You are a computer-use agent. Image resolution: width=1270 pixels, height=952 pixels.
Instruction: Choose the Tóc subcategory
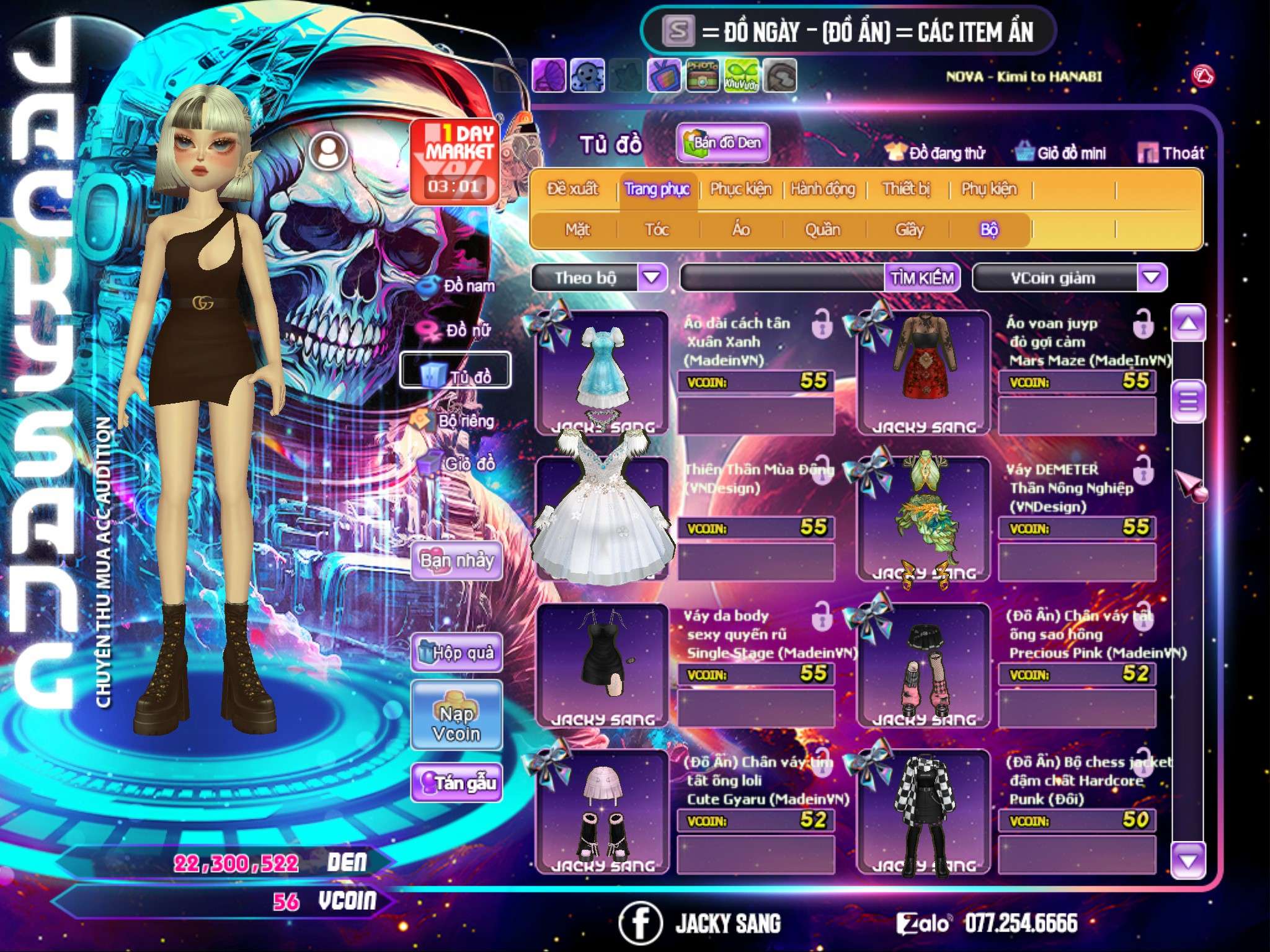(x=657, y=230)
